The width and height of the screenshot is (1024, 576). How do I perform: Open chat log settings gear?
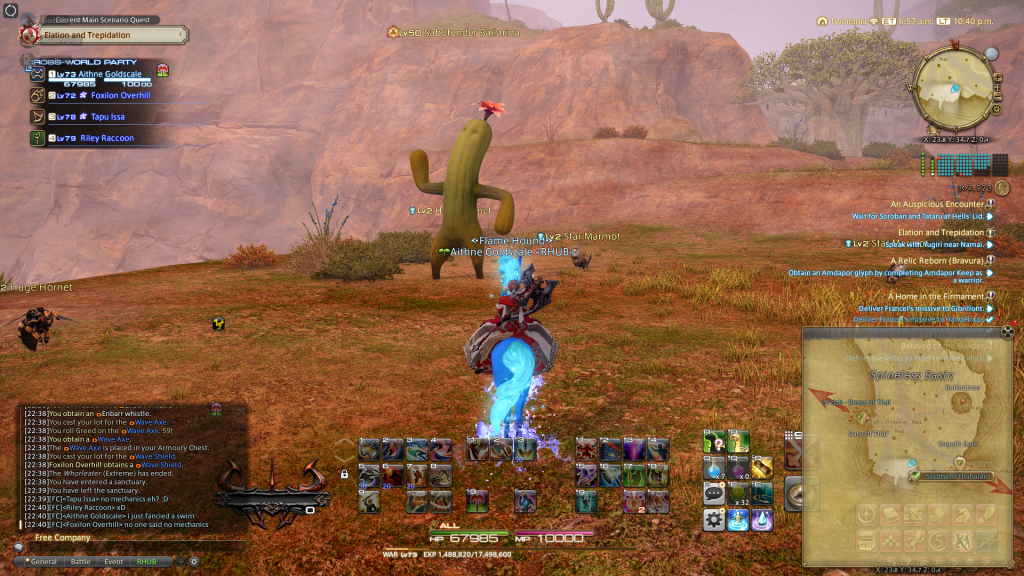click(x=193, y=561)
